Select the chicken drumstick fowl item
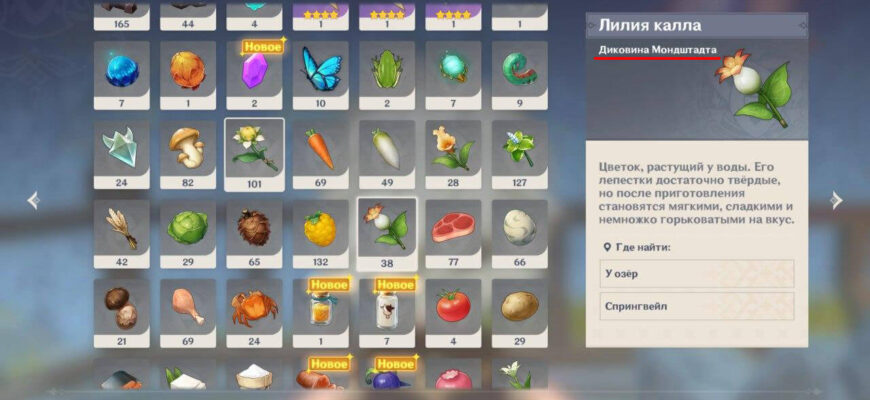The height and width of the screenshot is (400, 870). [187, 307]
